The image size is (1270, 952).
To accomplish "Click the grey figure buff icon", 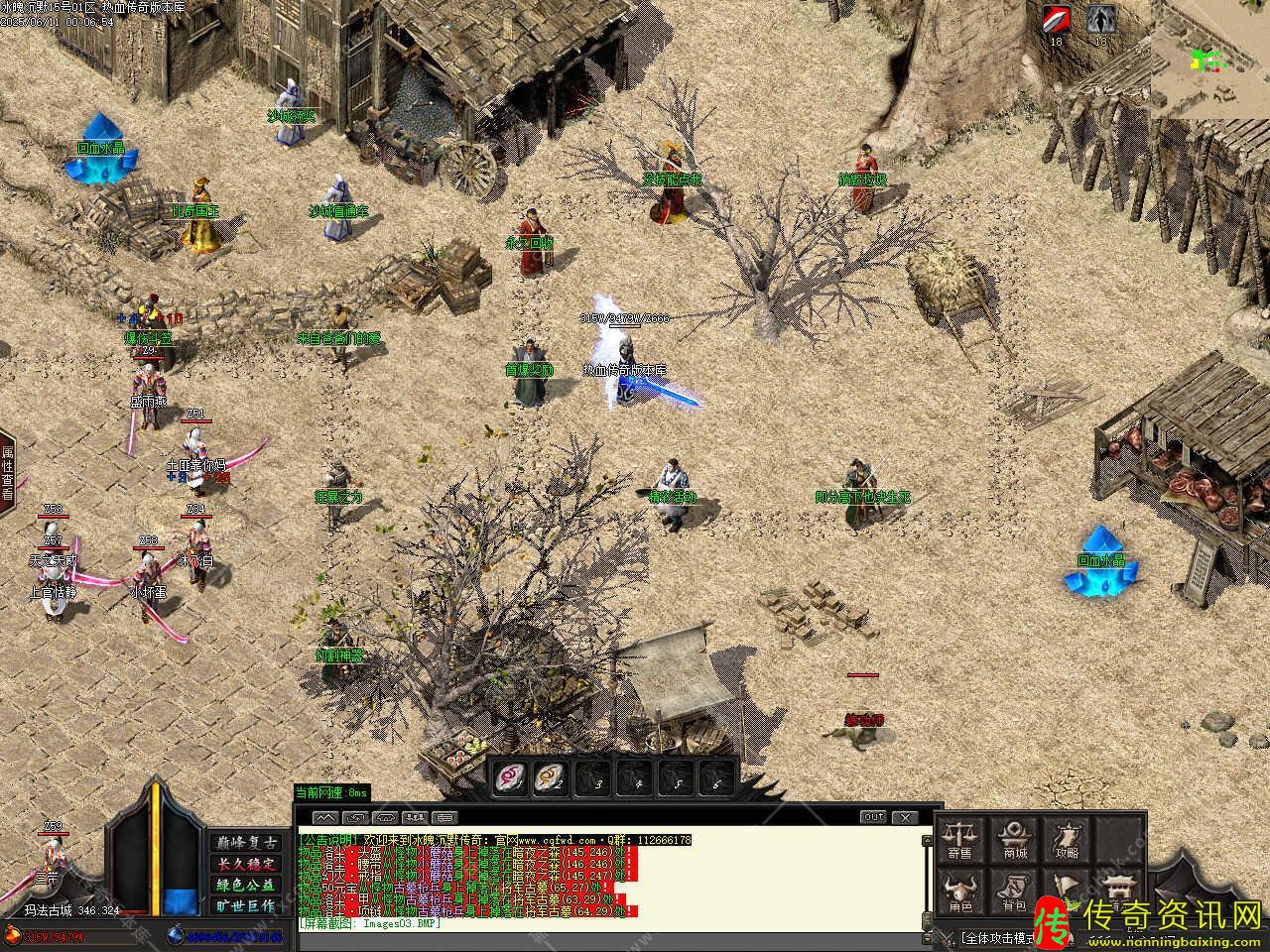I will (x=1099, y=21).
